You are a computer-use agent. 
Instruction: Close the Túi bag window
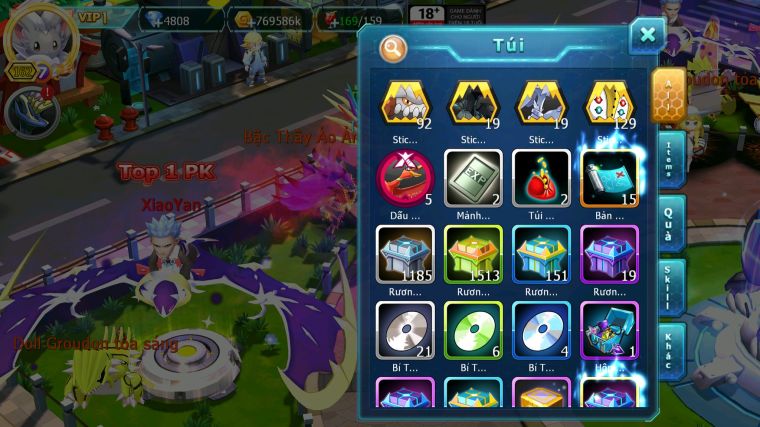647,36
